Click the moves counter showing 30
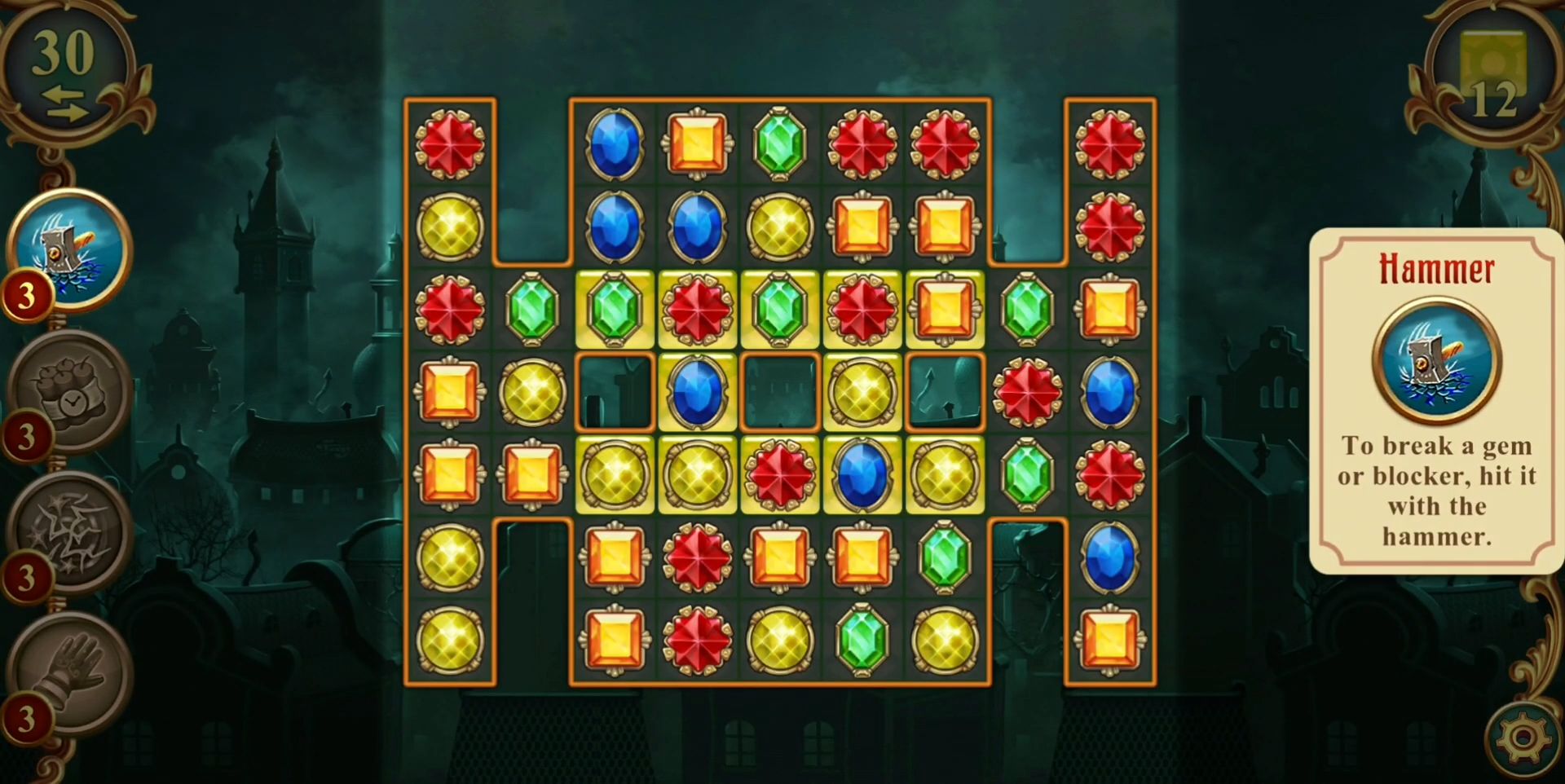The width and height of the screenshot is (1565, 784). 61,51
